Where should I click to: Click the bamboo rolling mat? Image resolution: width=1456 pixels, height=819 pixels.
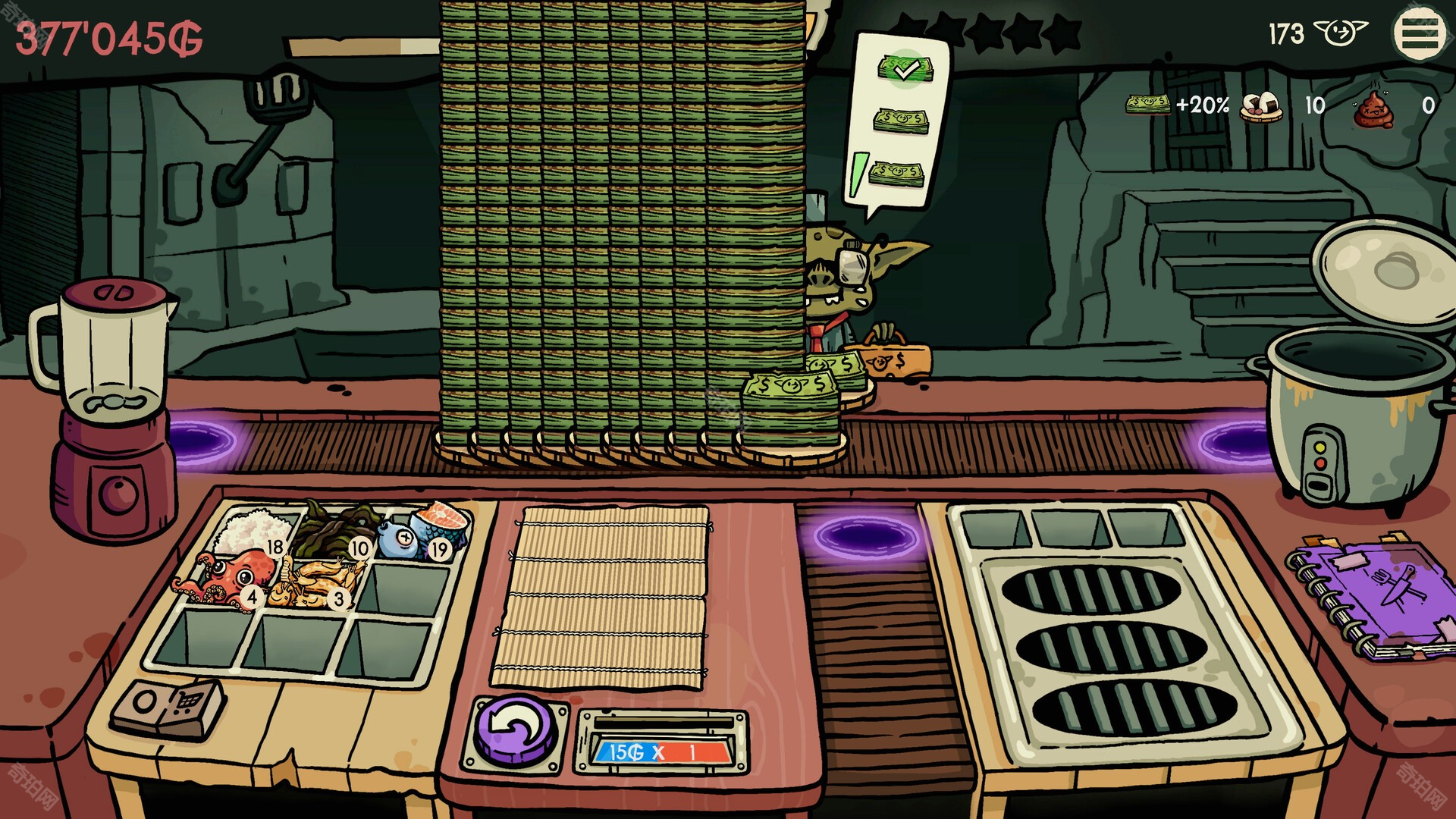tap(601, 598)
